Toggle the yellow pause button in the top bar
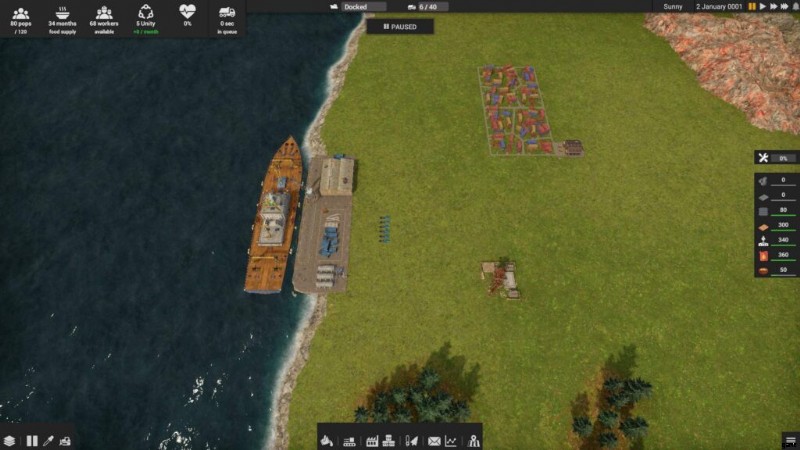 pos(752,6)
